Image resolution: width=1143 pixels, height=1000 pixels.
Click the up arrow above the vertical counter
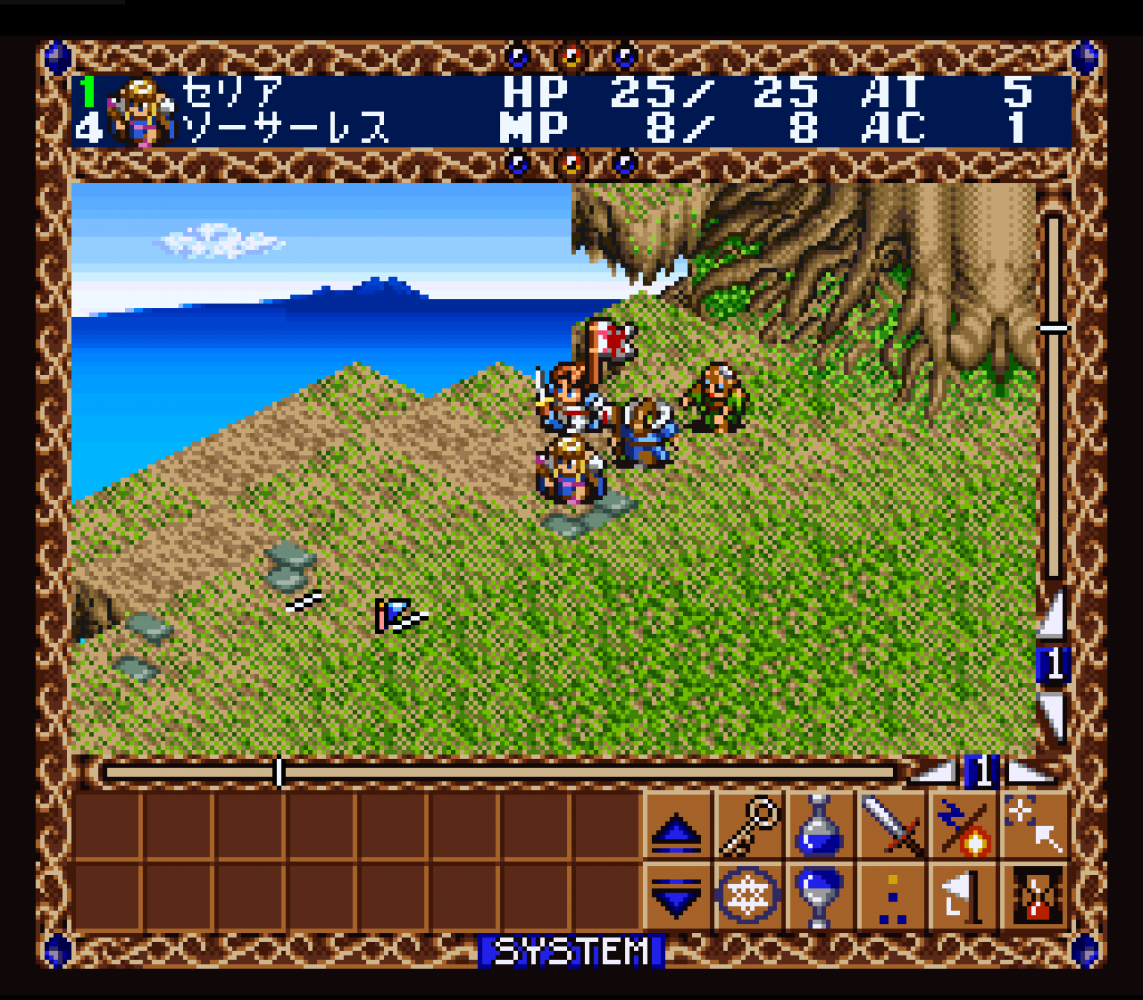pyautogui.click(x=1053, y=616)
